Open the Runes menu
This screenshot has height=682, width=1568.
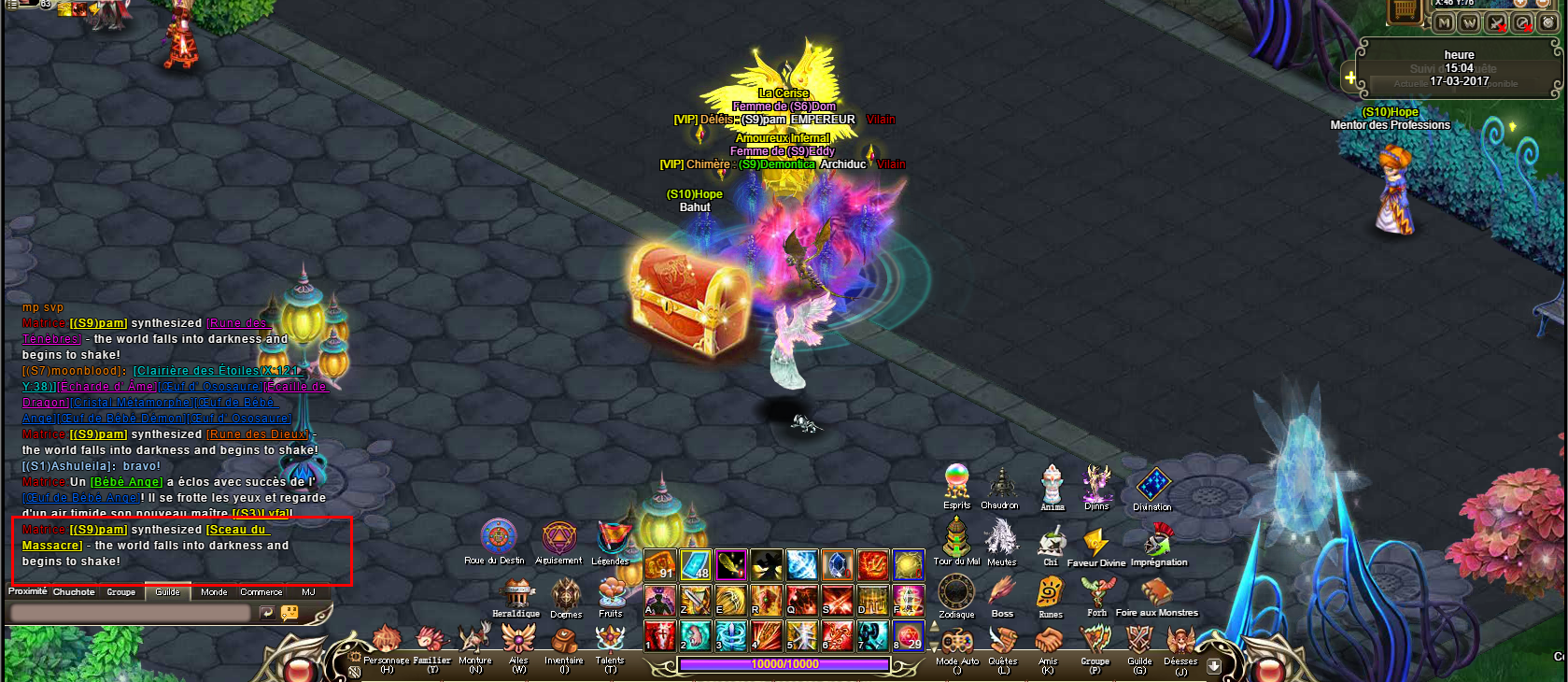[x=1051, y=593]
